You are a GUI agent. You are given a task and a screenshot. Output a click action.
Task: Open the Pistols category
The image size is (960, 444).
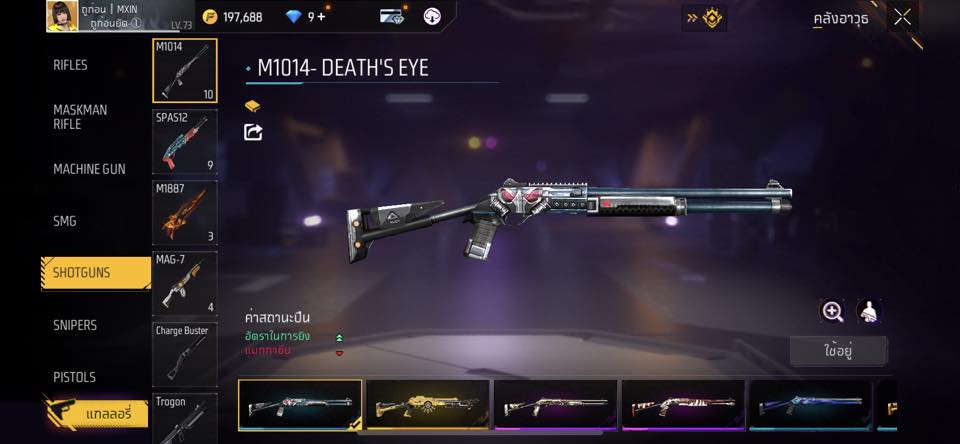74,377
